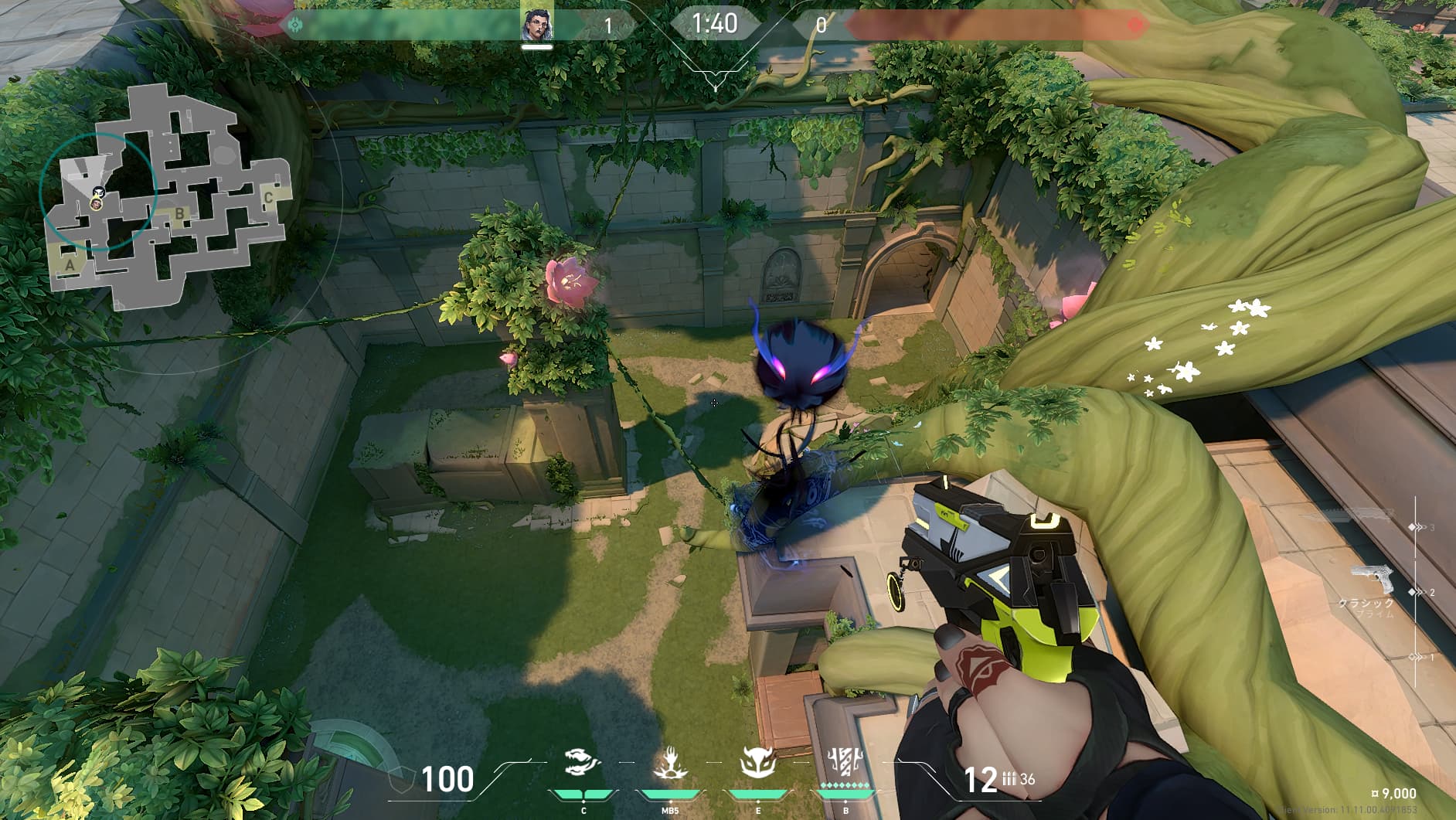
Task: Use the Seize reaching-hand ability
Action: (x=670, y=764)
